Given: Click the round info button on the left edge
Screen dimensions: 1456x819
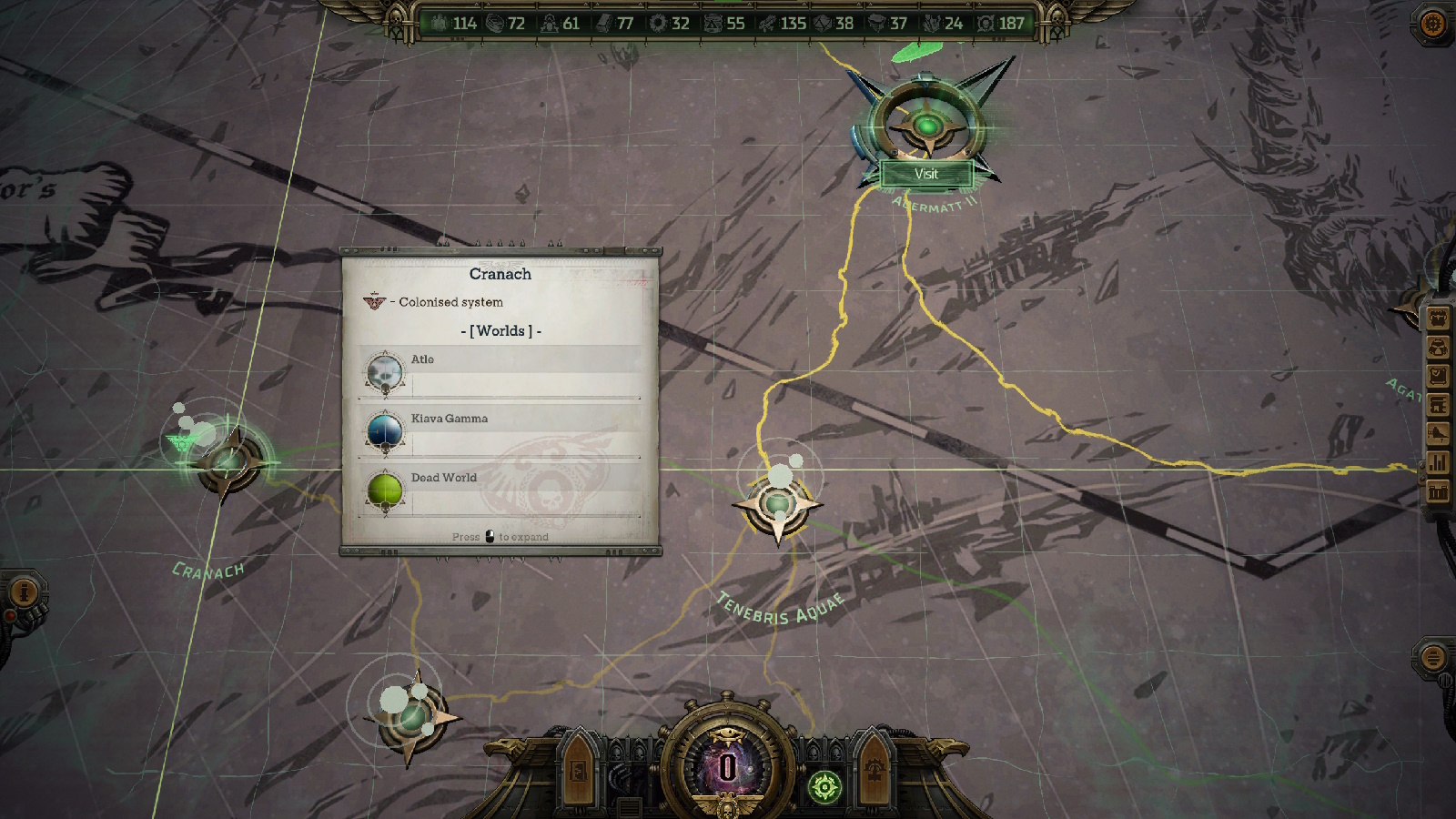Looking at the screenshot, I should (24, 592).
